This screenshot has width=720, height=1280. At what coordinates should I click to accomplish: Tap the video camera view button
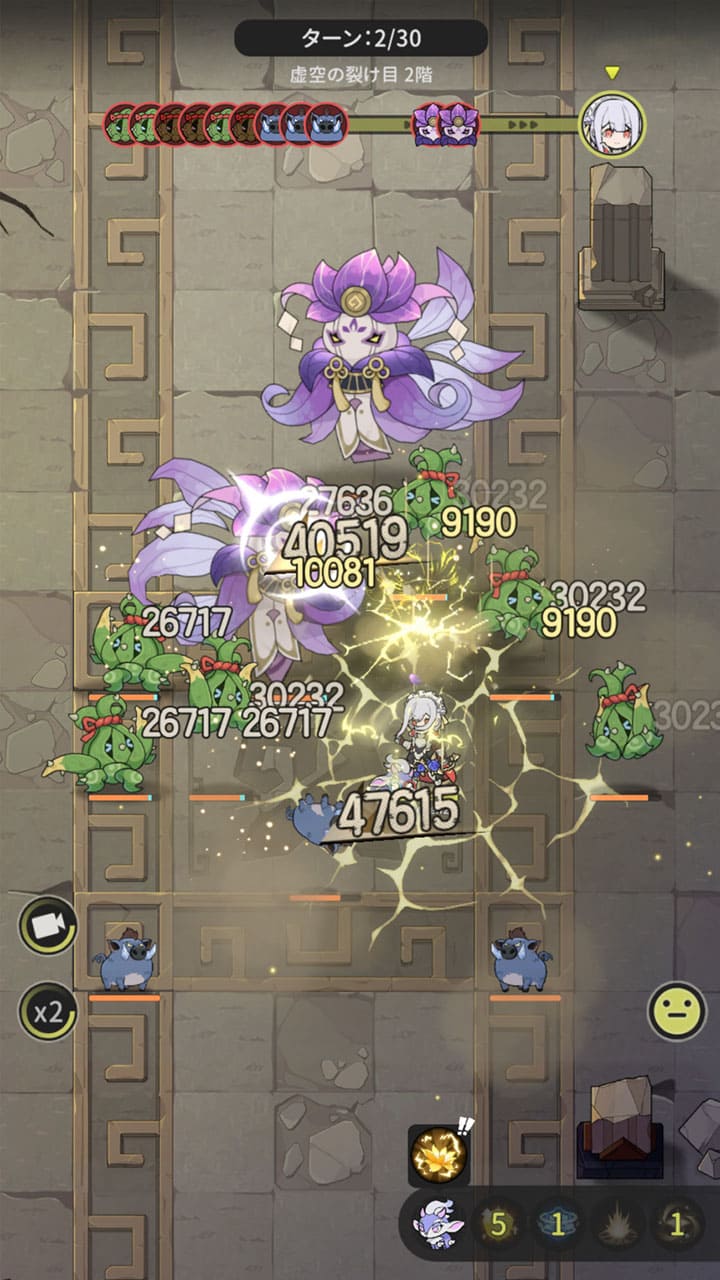47,925
